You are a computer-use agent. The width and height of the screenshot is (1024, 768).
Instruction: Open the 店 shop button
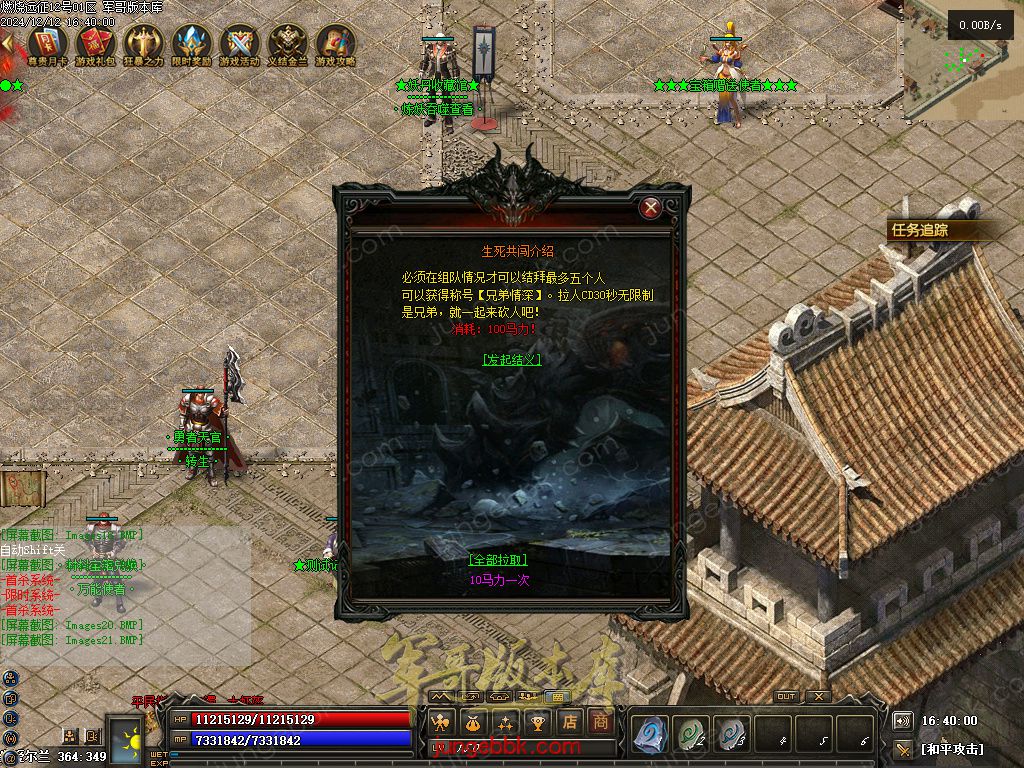pos(569,722)
